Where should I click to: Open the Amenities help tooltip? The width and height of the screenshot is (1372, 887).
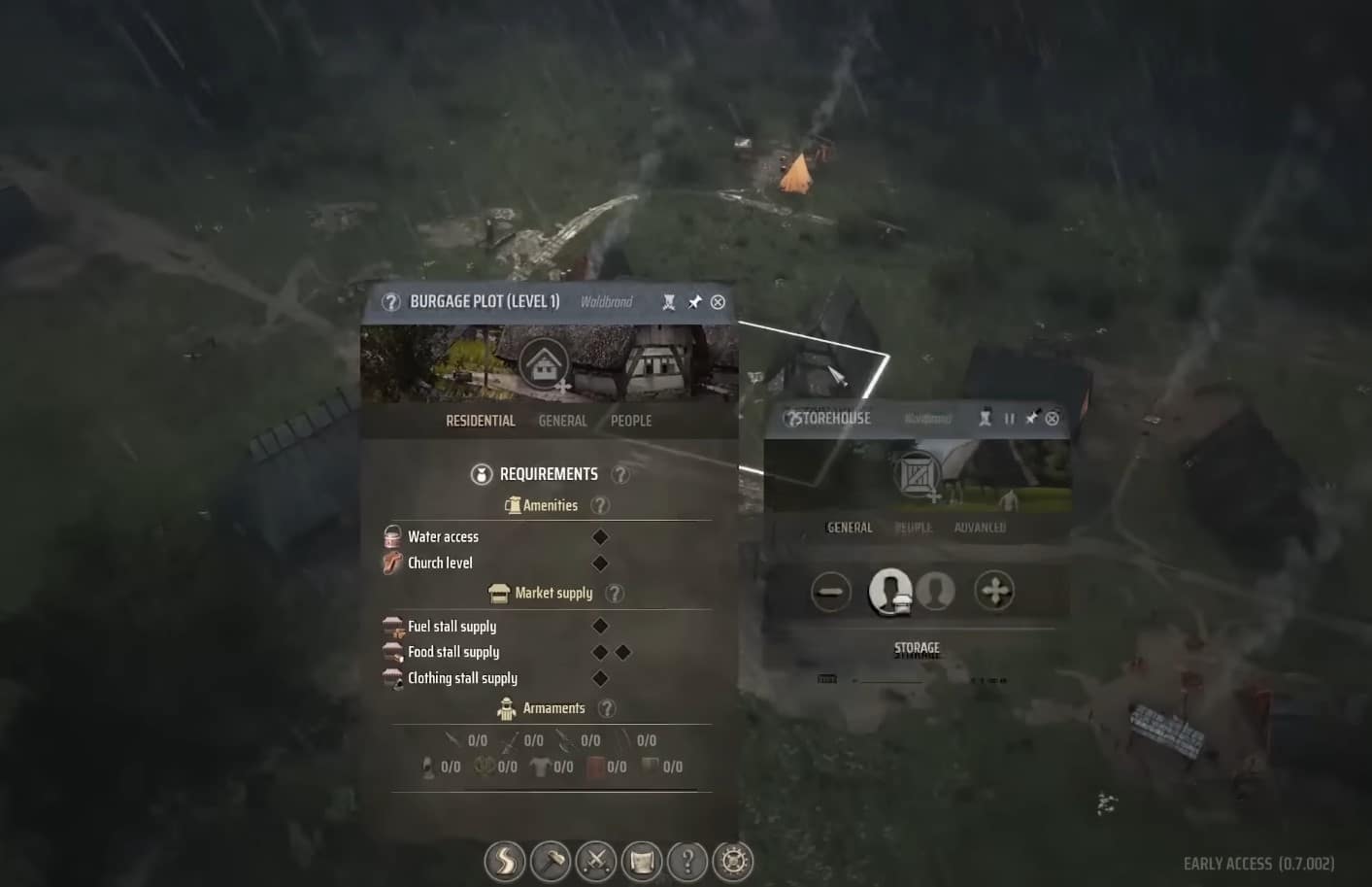click(600, 504)
